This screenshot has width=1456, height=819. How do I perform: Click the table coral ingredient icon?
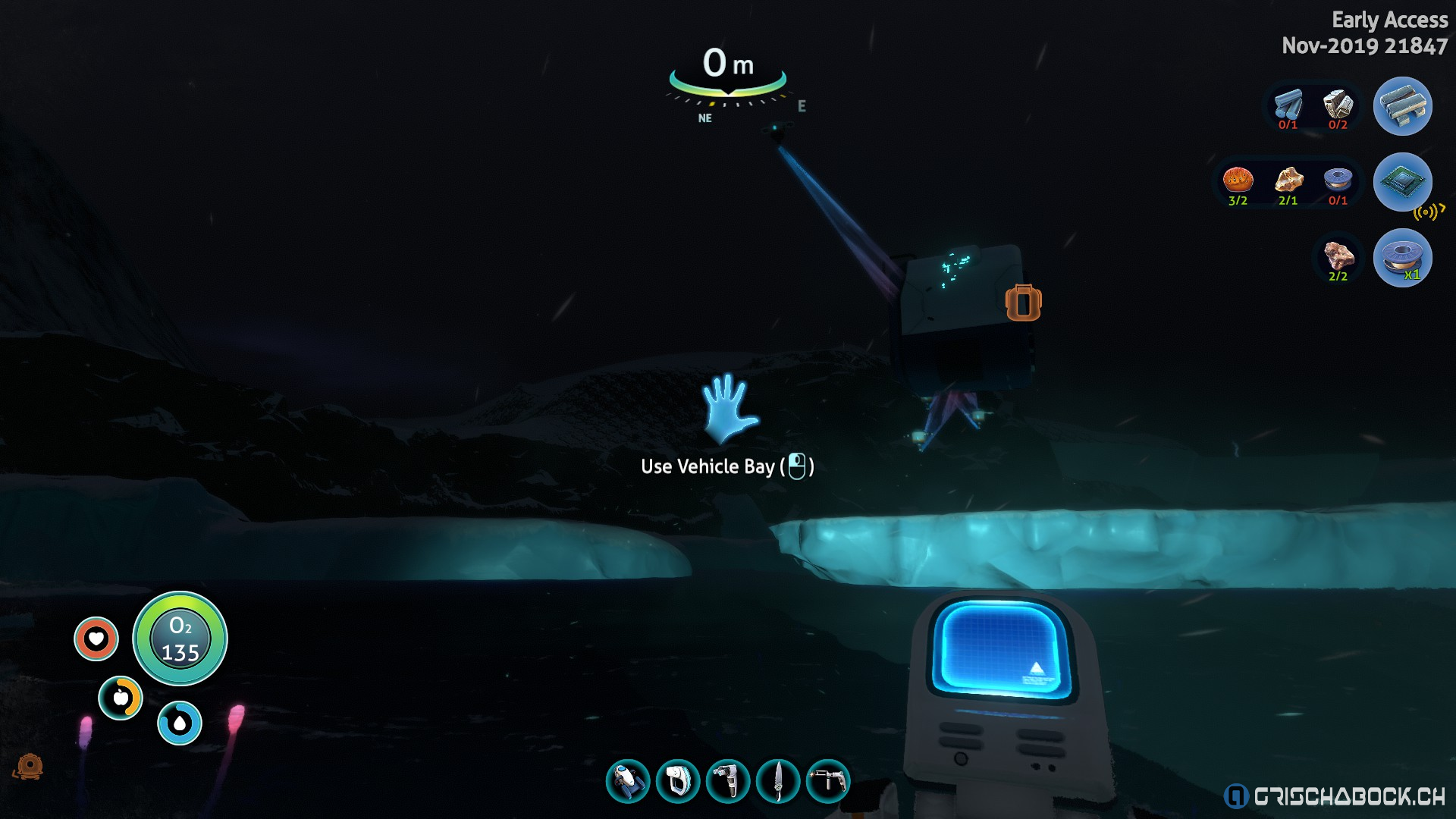click(x=1238, y=180)
